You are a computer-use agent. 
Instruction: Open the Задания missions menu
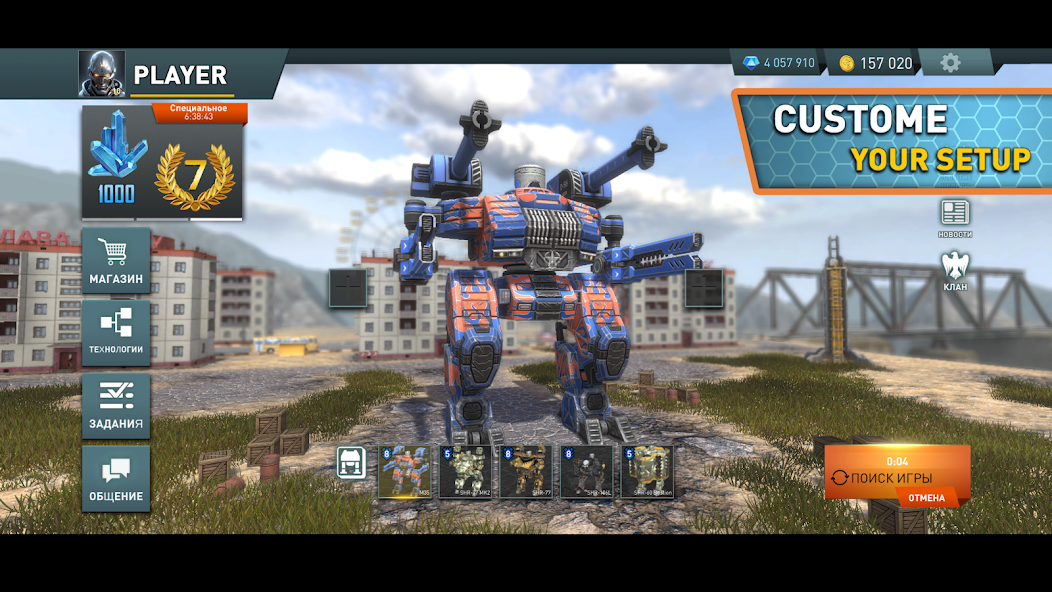117,405
